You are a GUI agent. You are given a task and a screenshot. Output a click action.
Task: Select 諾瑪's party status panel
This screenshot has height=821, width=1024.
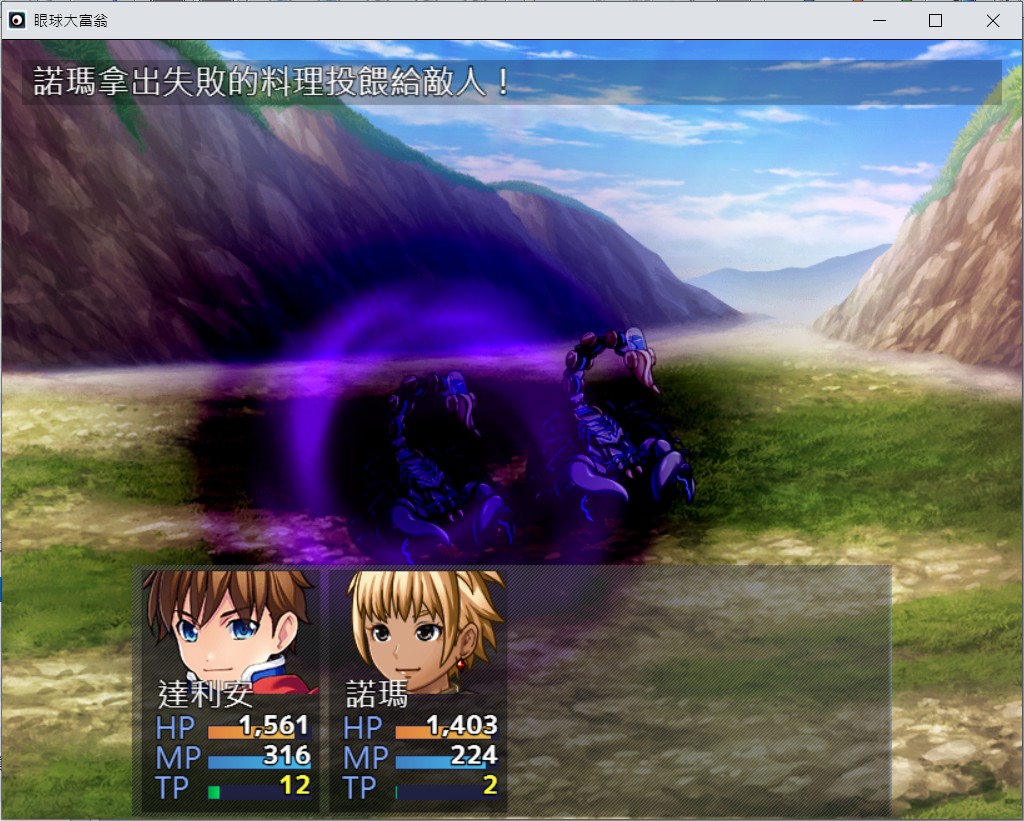point(419,690)
